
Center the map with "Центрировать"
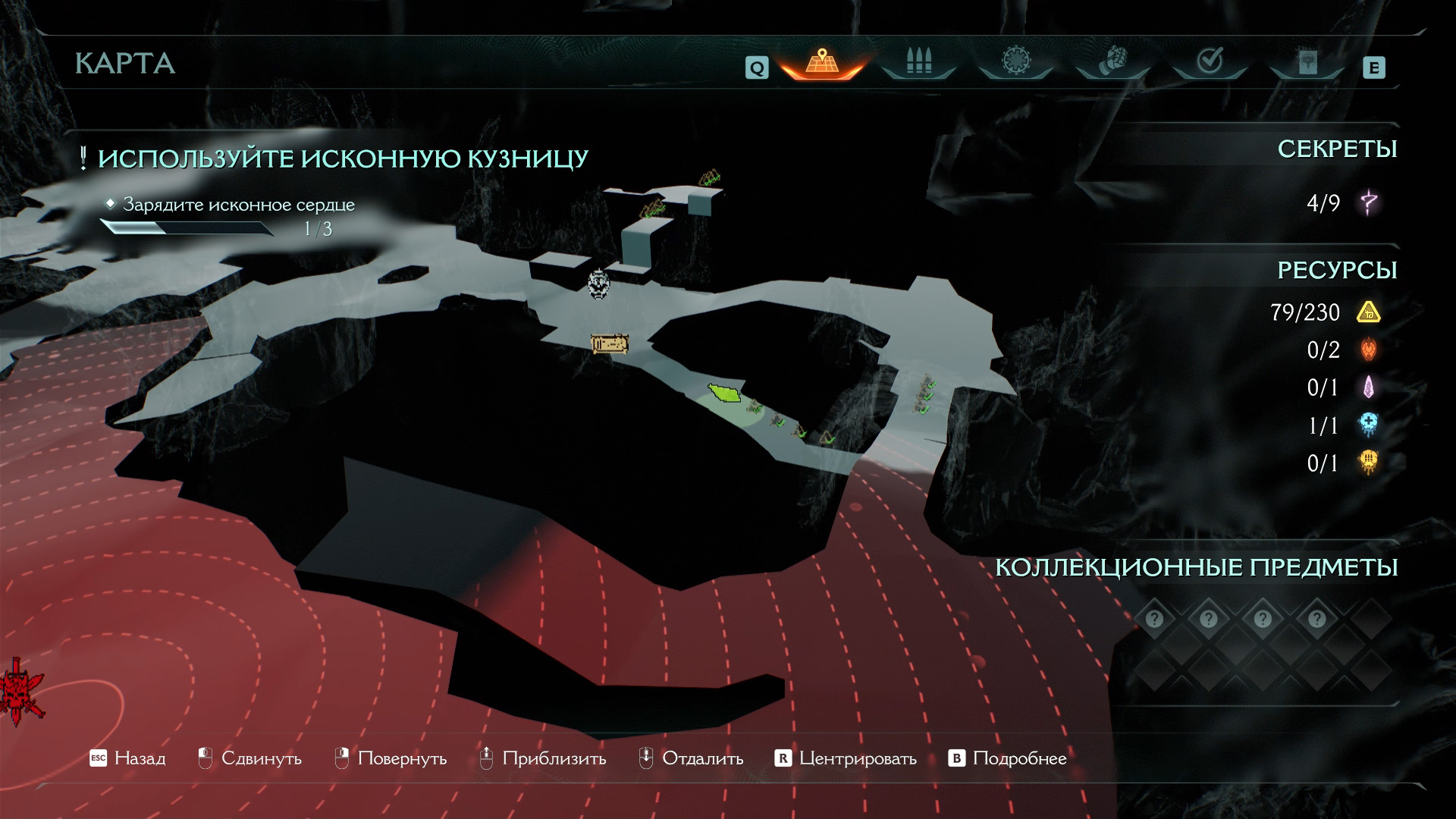[846, 758]
